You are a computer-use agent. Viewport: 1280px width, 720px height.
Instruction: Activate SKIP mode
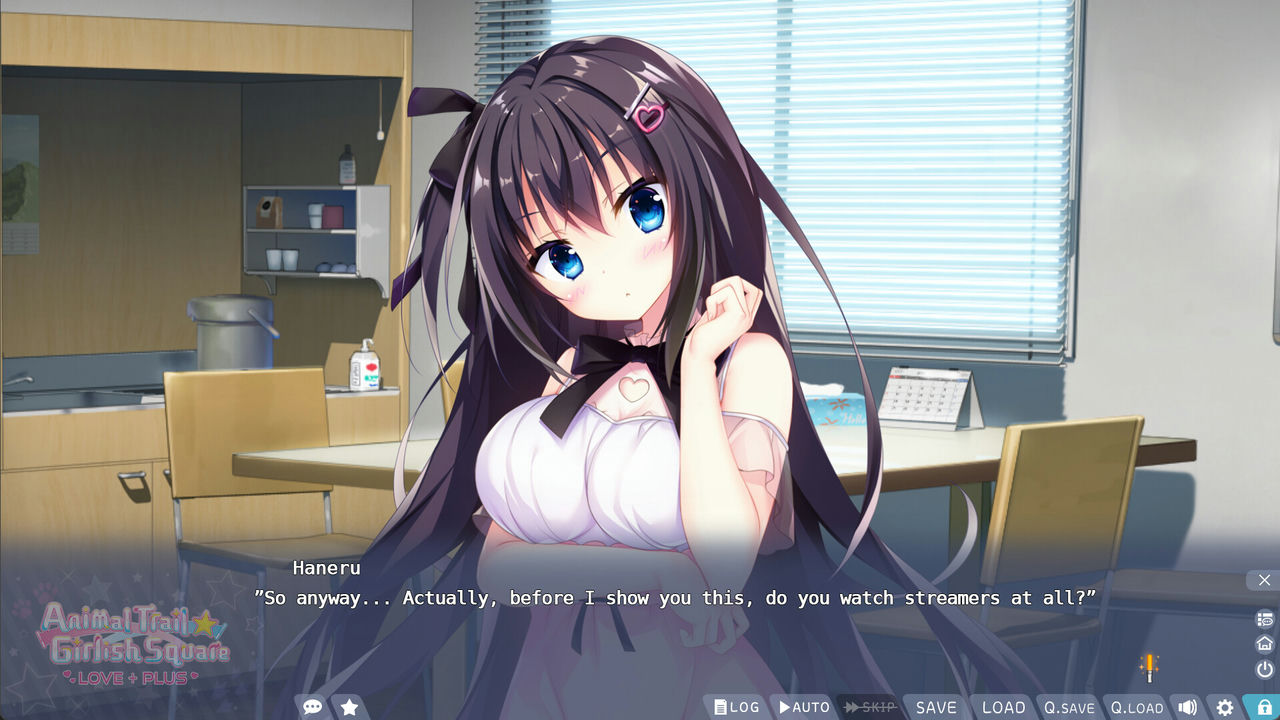point(868,706)
